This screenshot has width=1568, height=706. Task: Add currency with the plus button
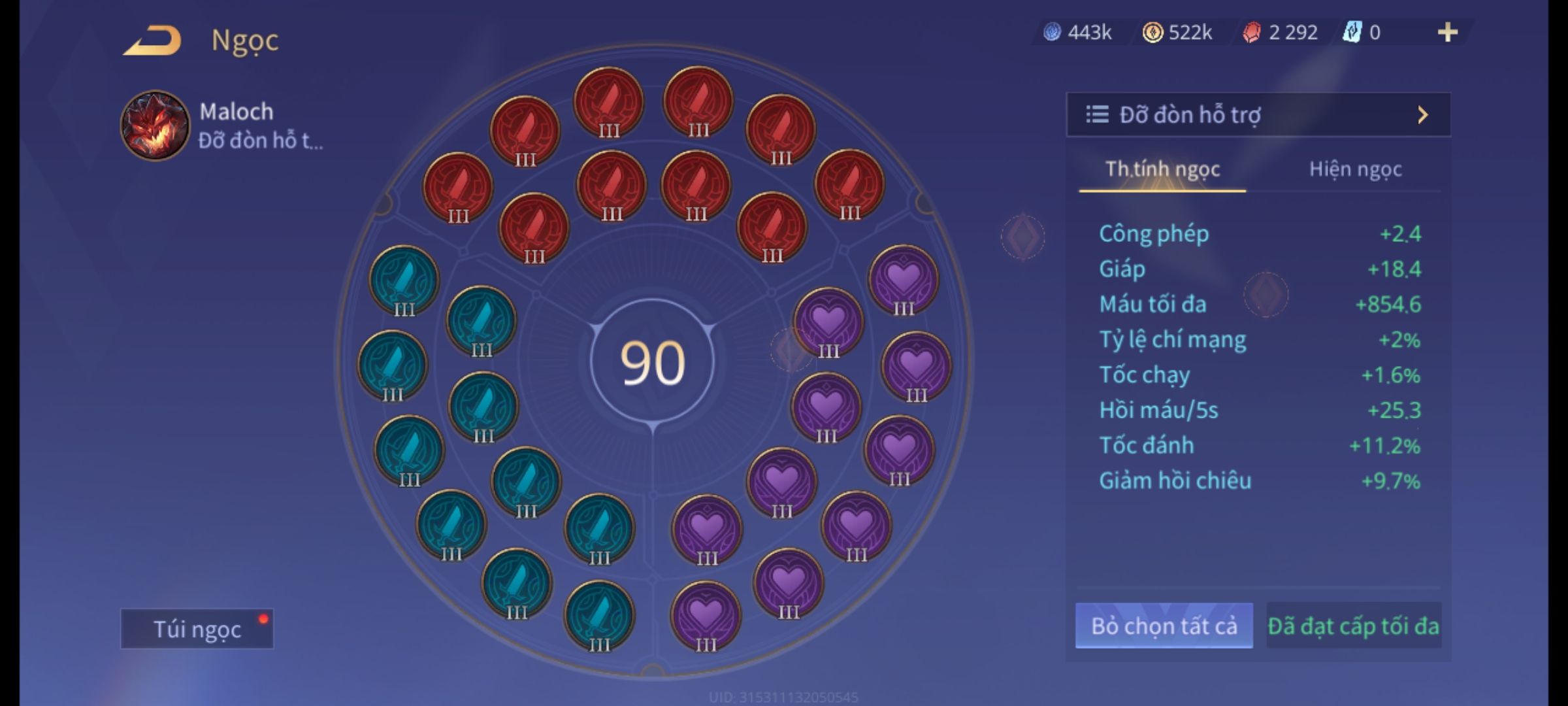(1447, 32)
